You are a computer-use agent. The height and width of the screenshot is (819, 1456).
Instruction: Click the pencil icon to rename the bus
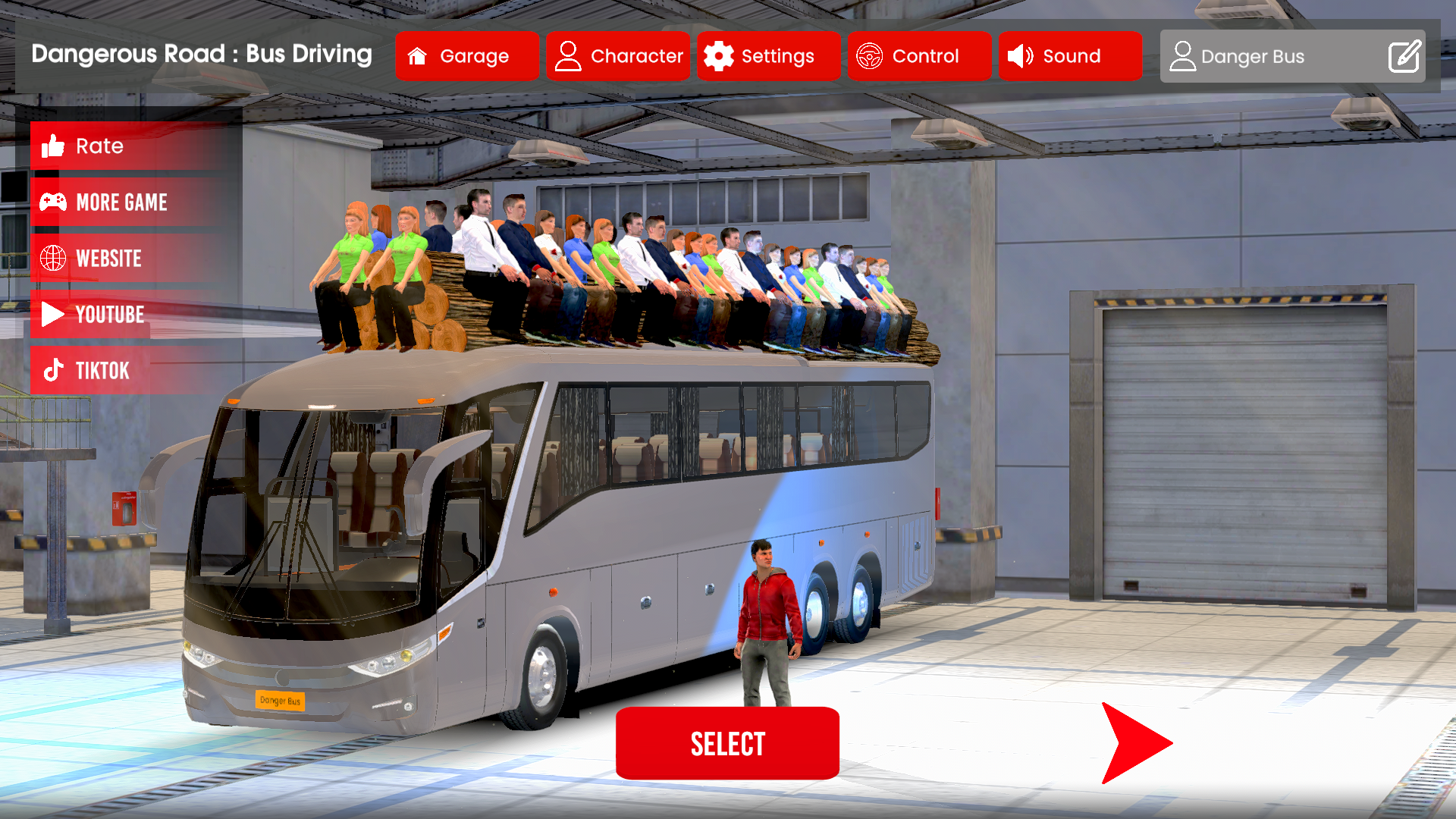1404,55
